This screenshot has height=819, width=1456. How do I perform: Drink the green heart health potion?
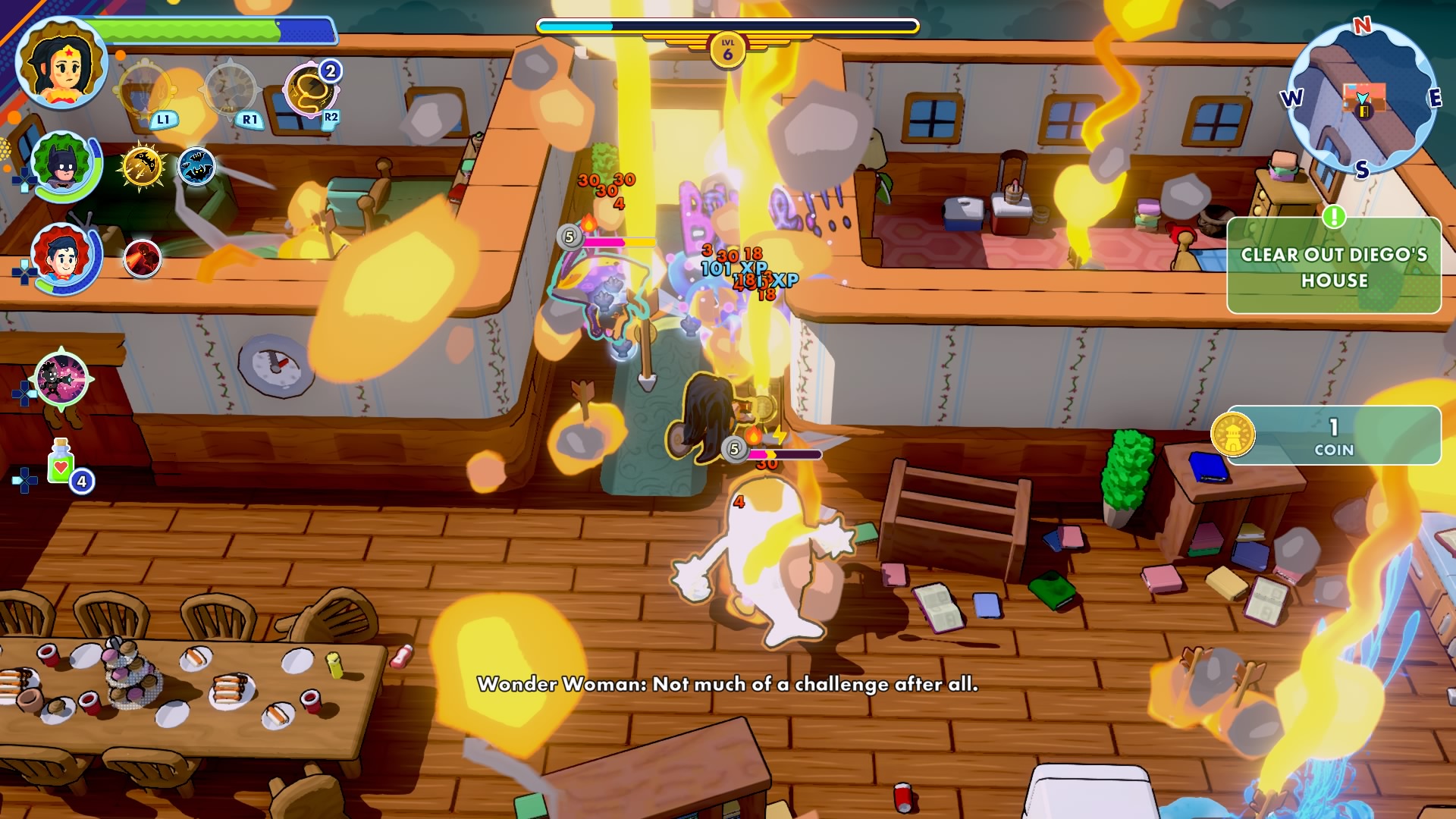pos(61,462)
